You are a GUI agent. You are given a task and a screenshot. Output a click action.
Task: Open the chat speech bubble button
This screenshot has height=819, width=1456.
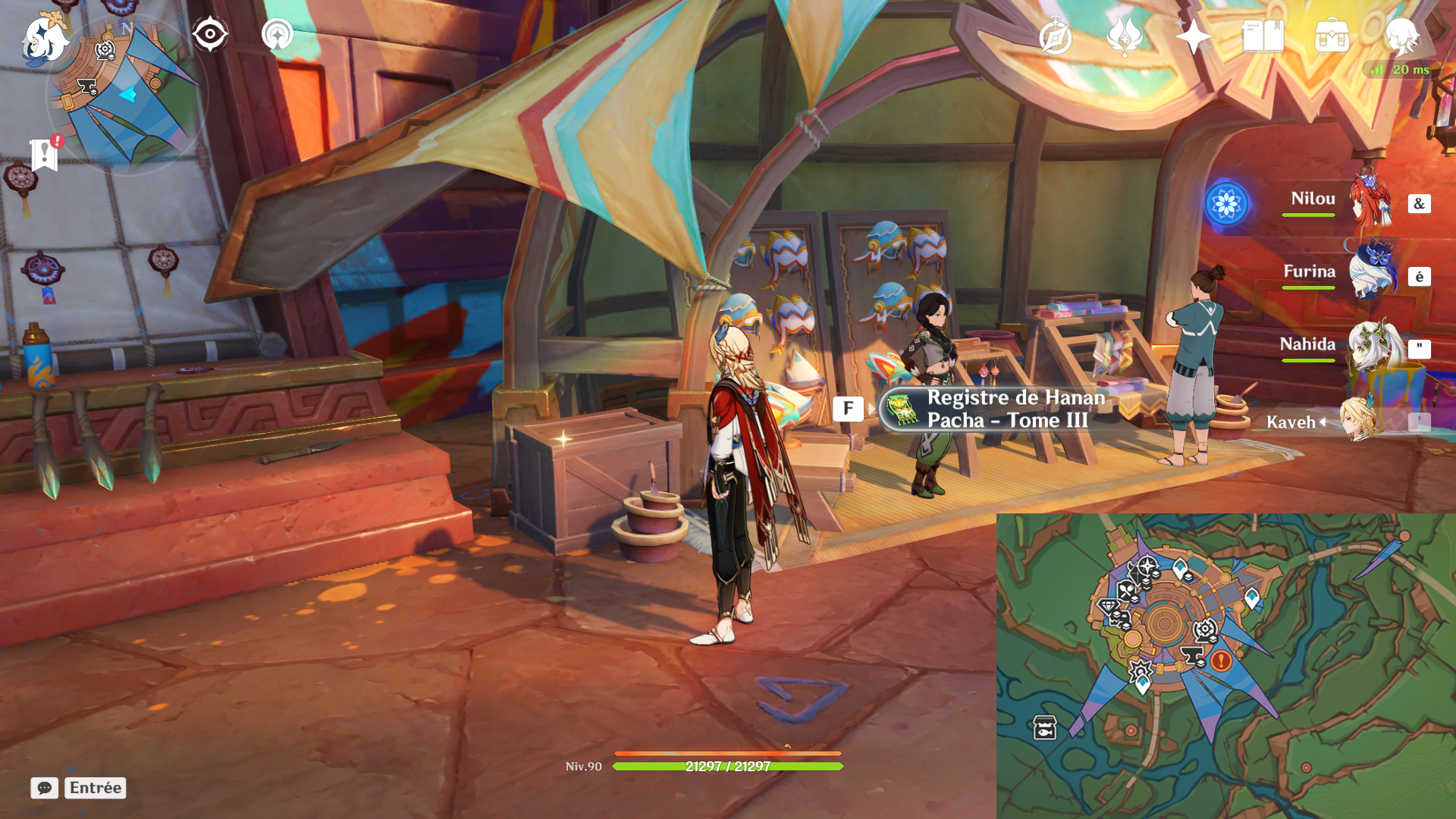tap(44, 788)
